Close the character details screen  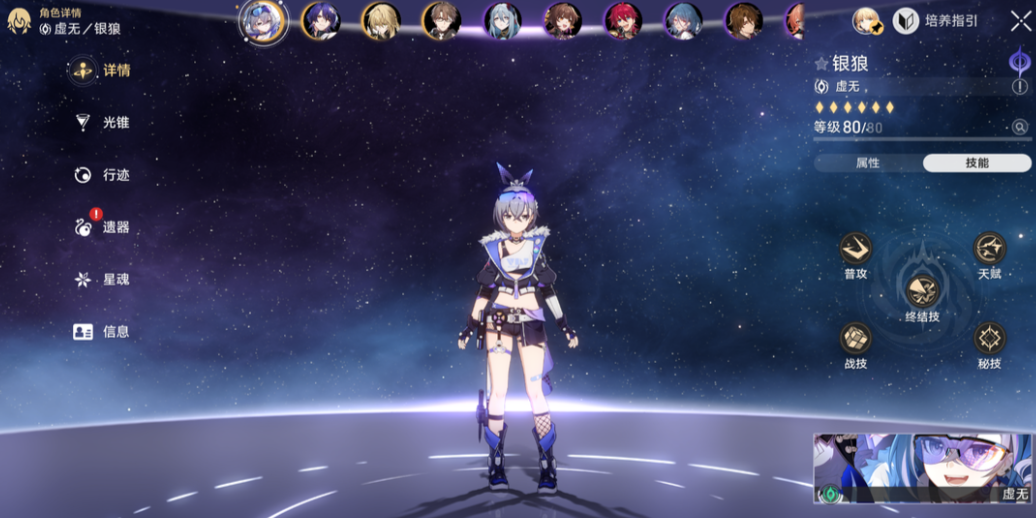[1020, 21]
